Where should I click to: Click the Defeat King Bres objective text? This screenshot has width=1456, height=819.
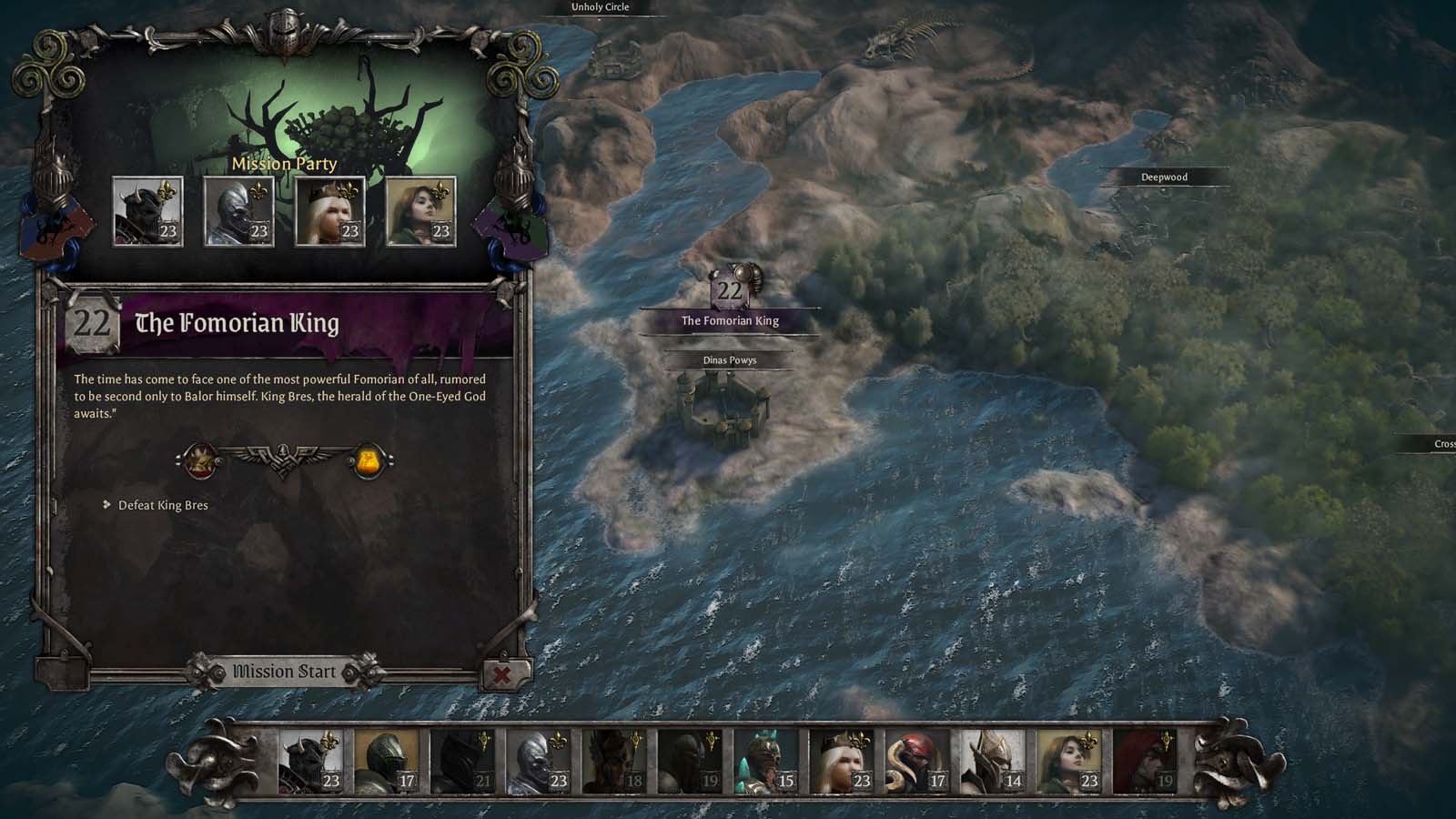click(161, 503)
